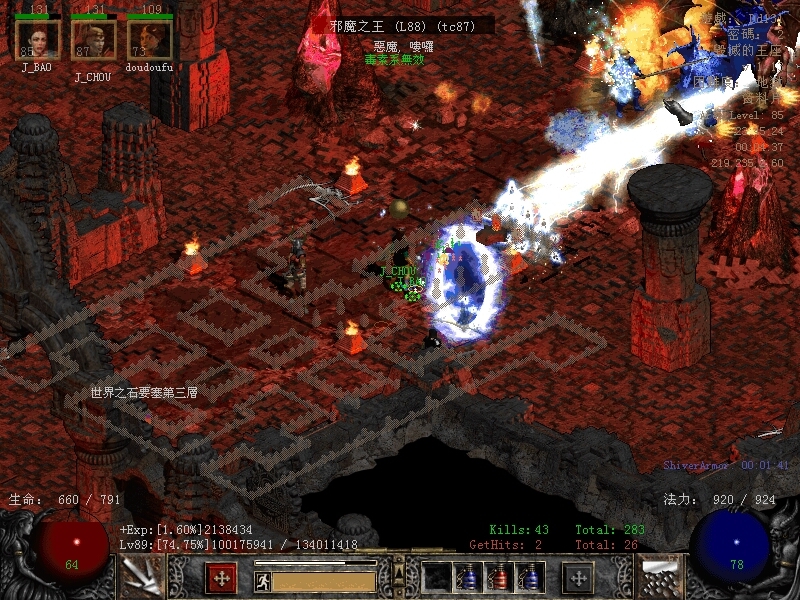Toggle the run/walk button
Screen dimensions: 800x600
(x=263, y=580)
